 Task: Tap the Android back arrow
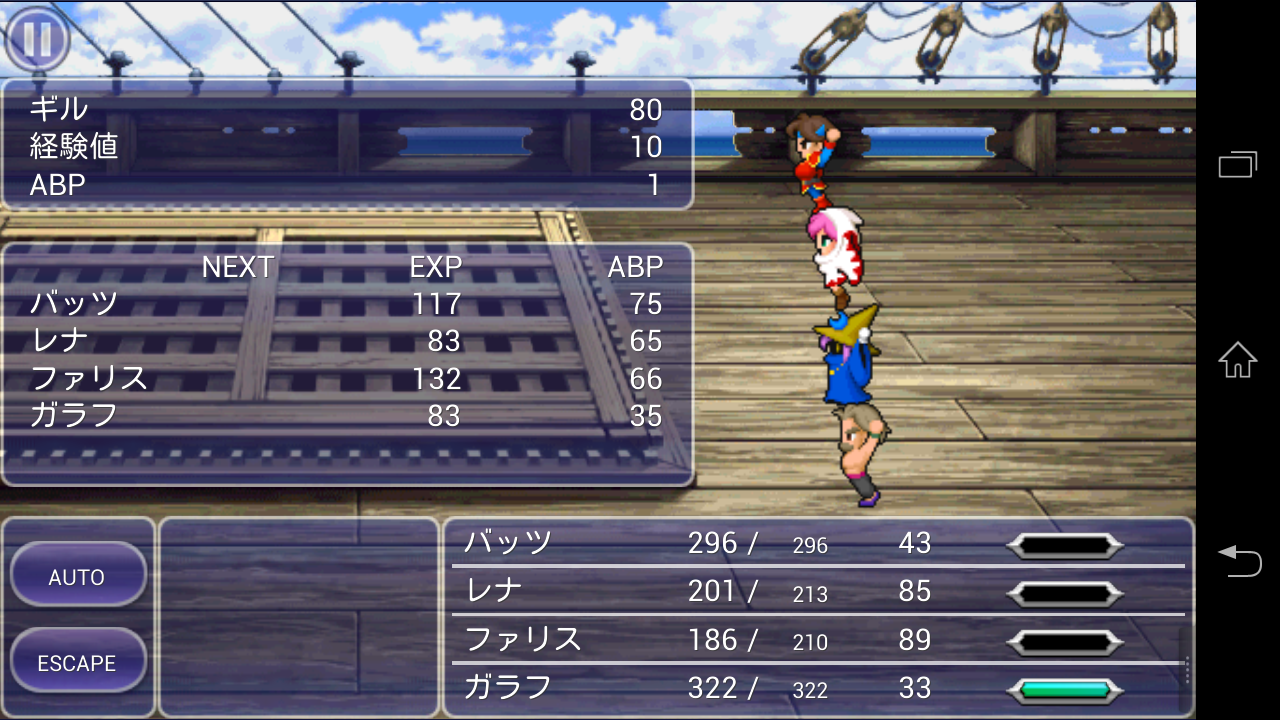pos(1238,560)
